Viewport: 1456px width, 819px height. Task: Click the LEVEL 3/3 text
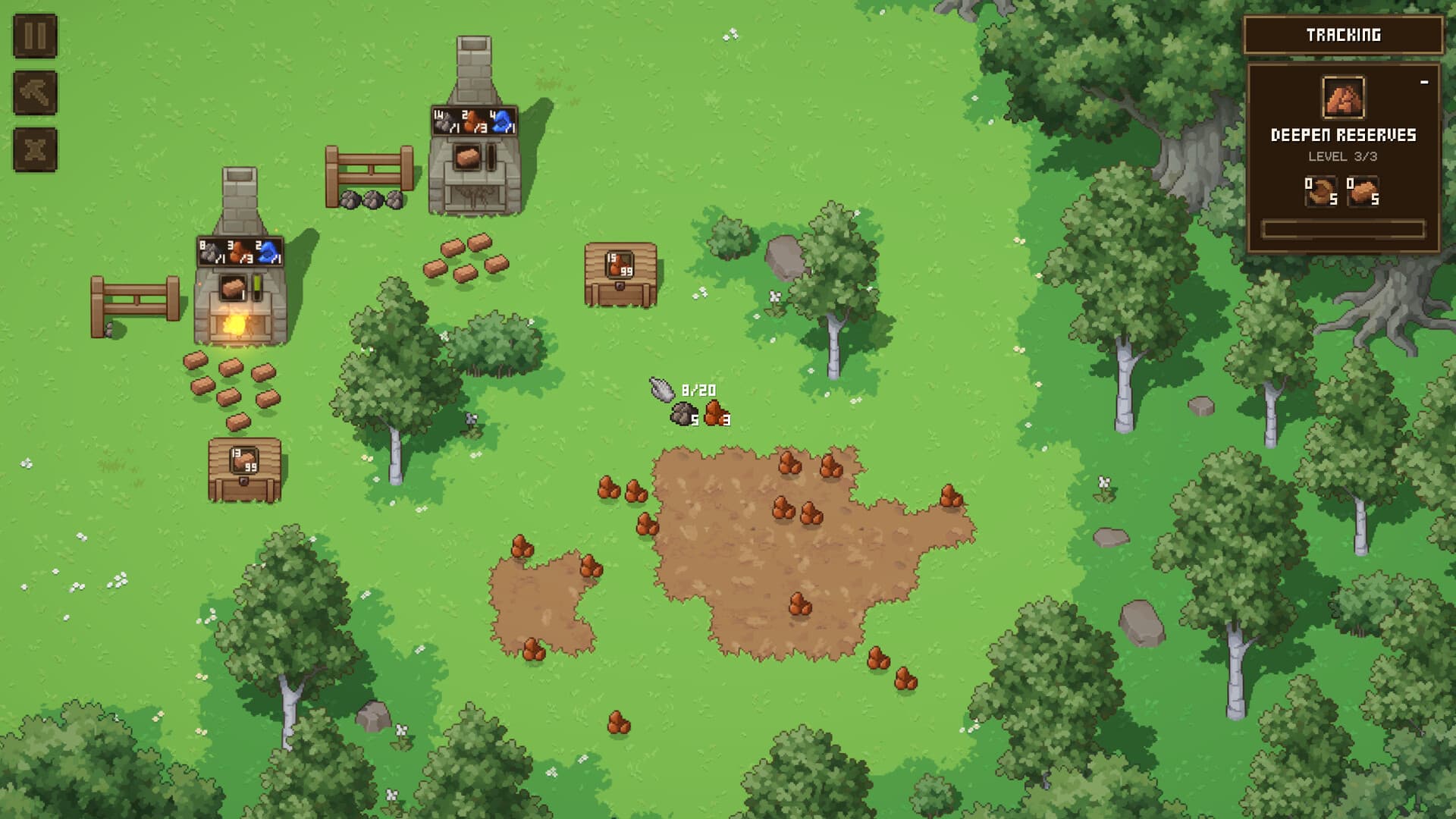tap(1342, 155)
